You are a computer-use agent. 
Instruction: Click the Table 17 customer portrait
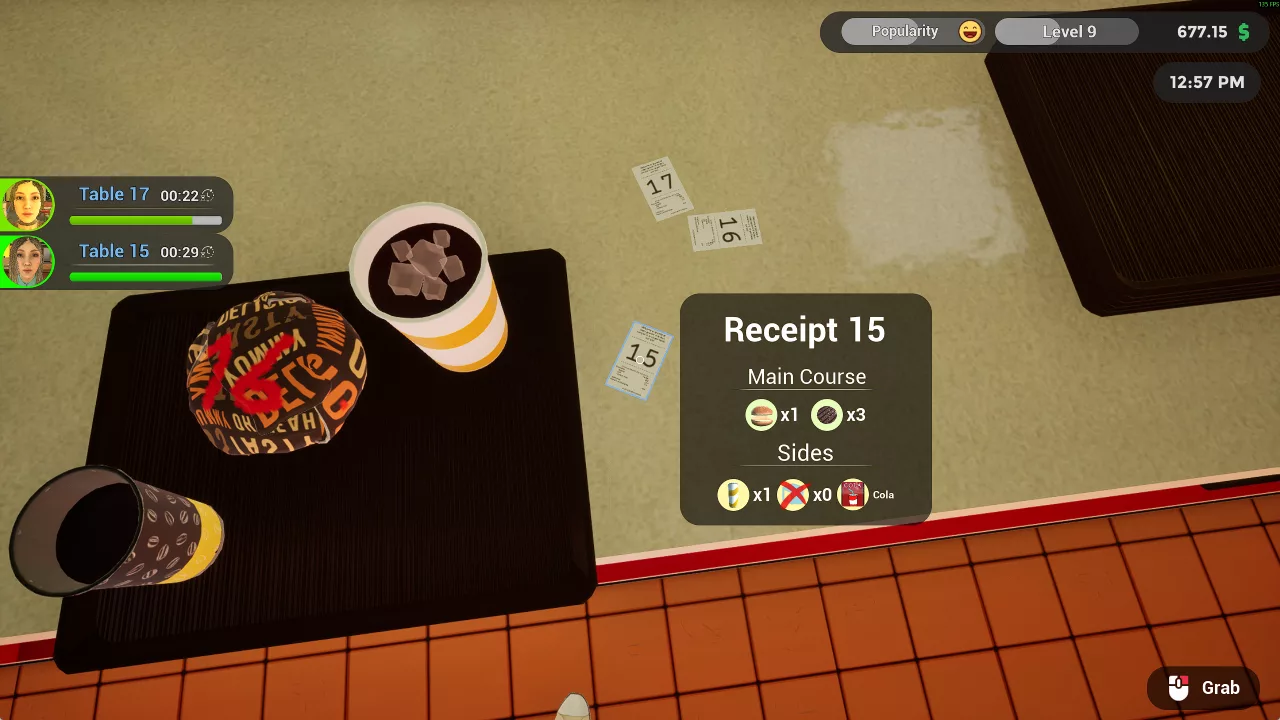tap(27, 204)
